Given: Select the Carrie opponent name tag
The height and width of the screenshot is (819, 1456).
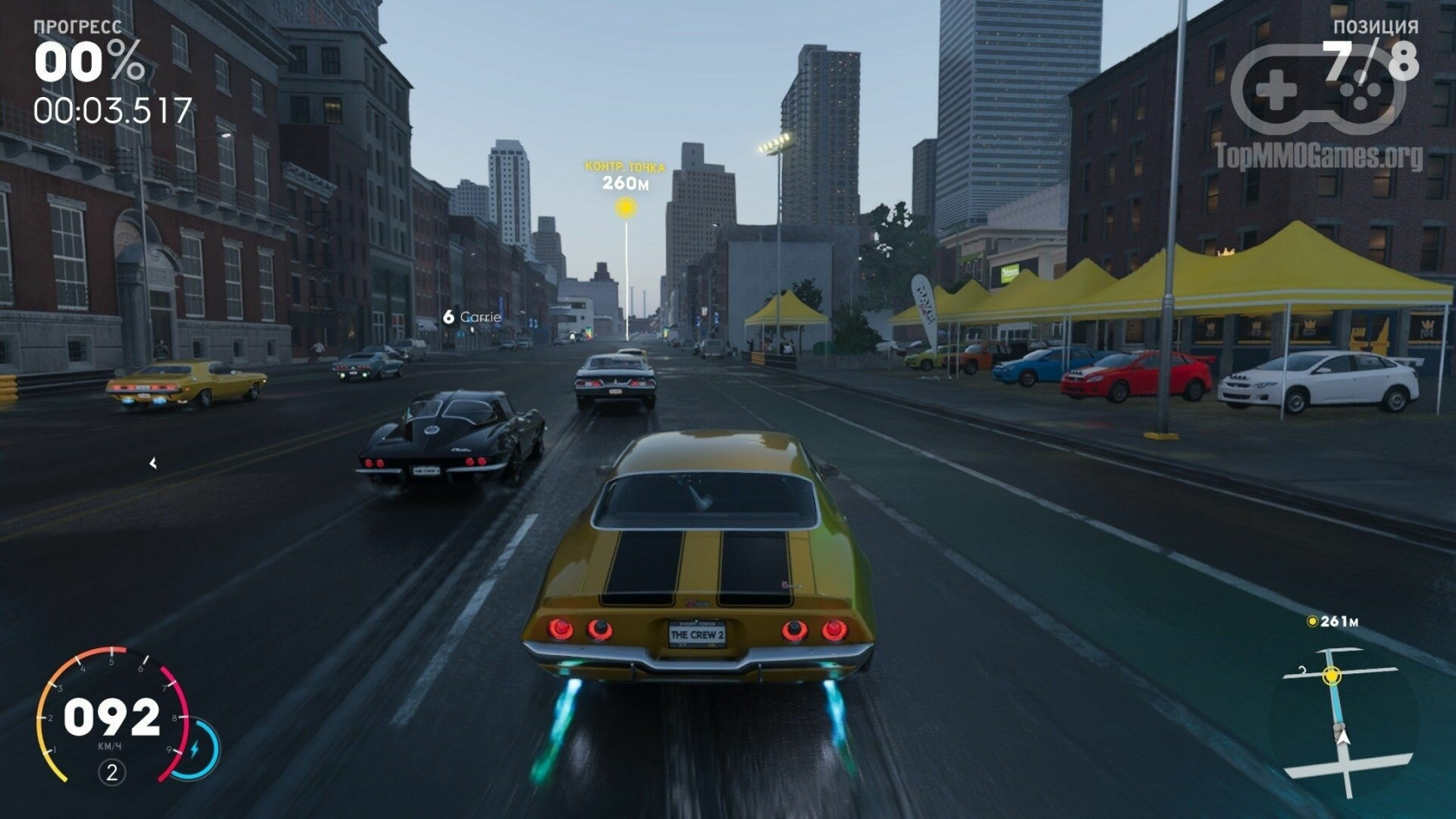Looking at the screenshot, I should click(x=472, y=317).
